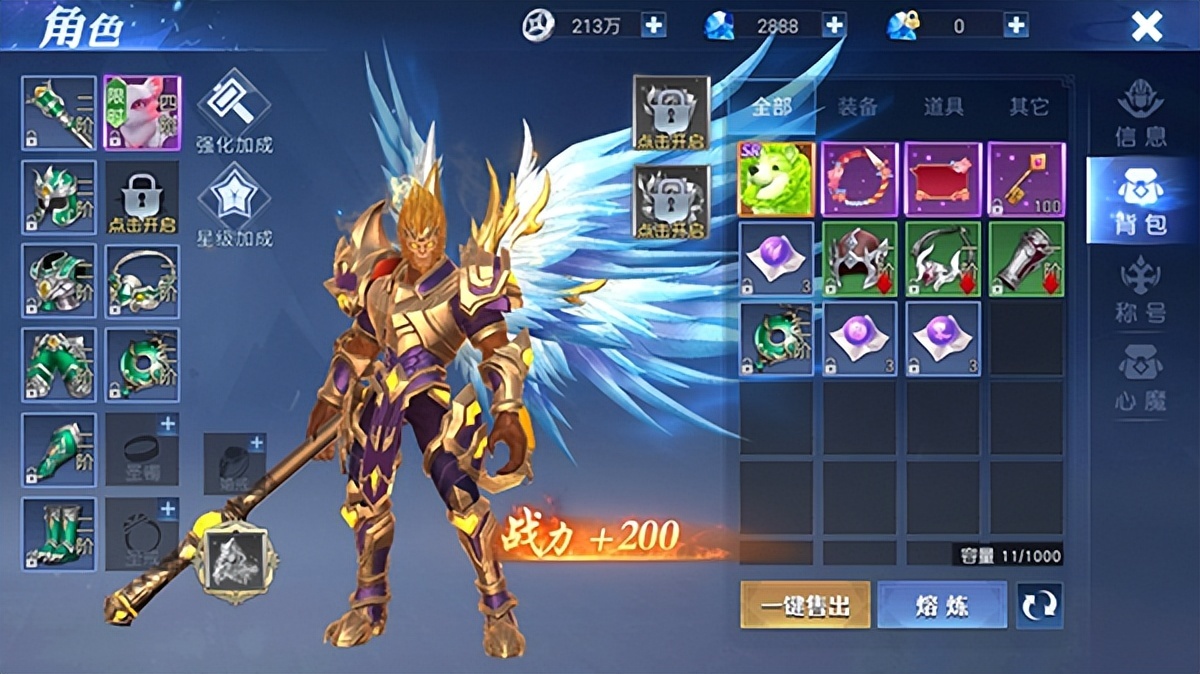This screenshot has height=674, width=1200.
Task: Switch to the 装备 tab
Action: point(858,107)
